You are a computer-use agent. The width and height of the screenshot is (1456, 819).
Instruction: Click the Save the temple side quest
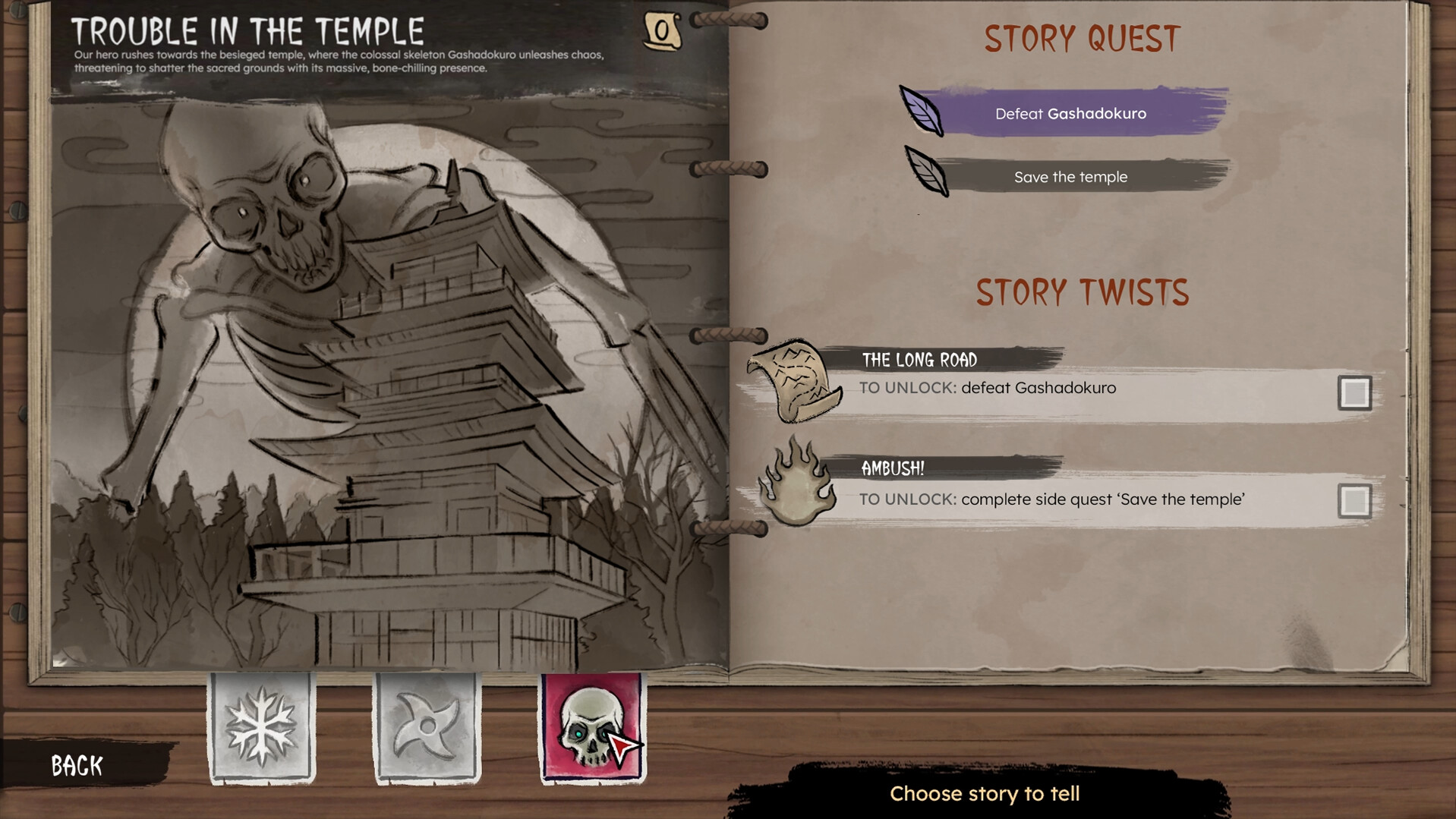(x=1070, y=176)
